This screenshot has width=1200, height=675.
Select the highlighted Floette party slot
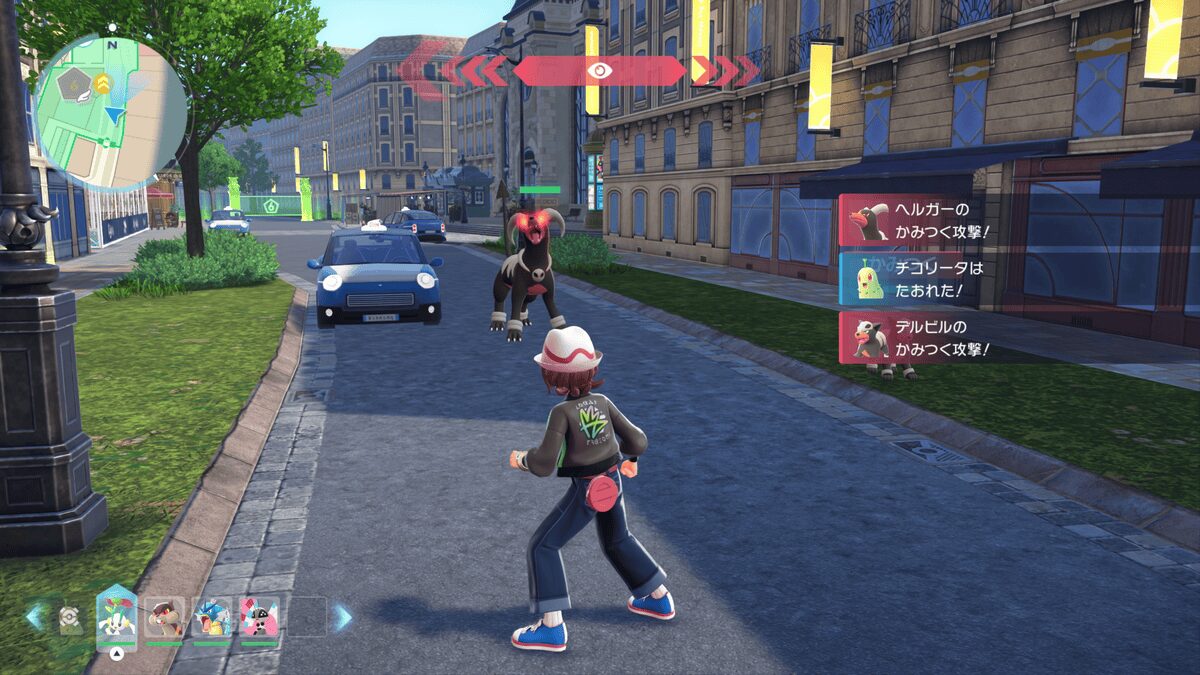pos(116,616)
